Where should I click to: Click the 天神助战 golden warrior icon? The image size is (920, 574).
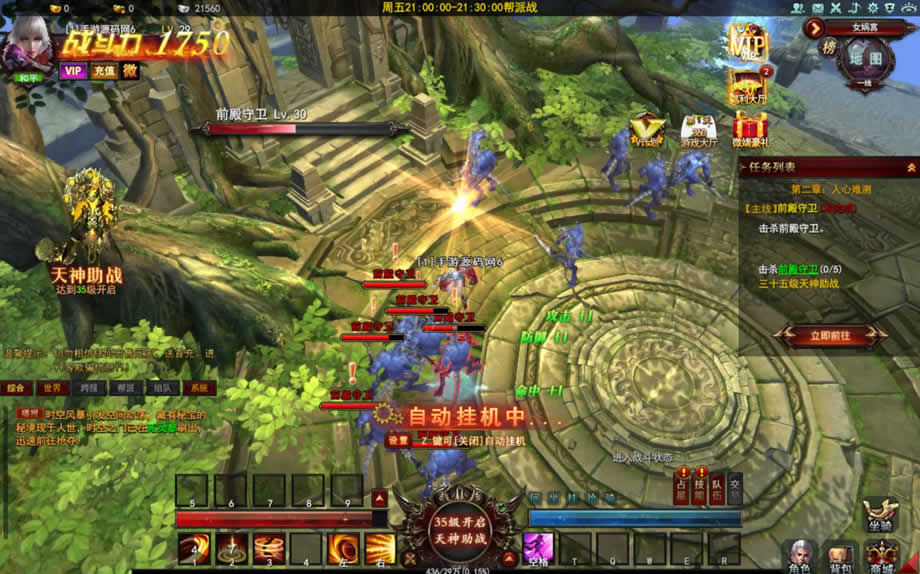90,215
